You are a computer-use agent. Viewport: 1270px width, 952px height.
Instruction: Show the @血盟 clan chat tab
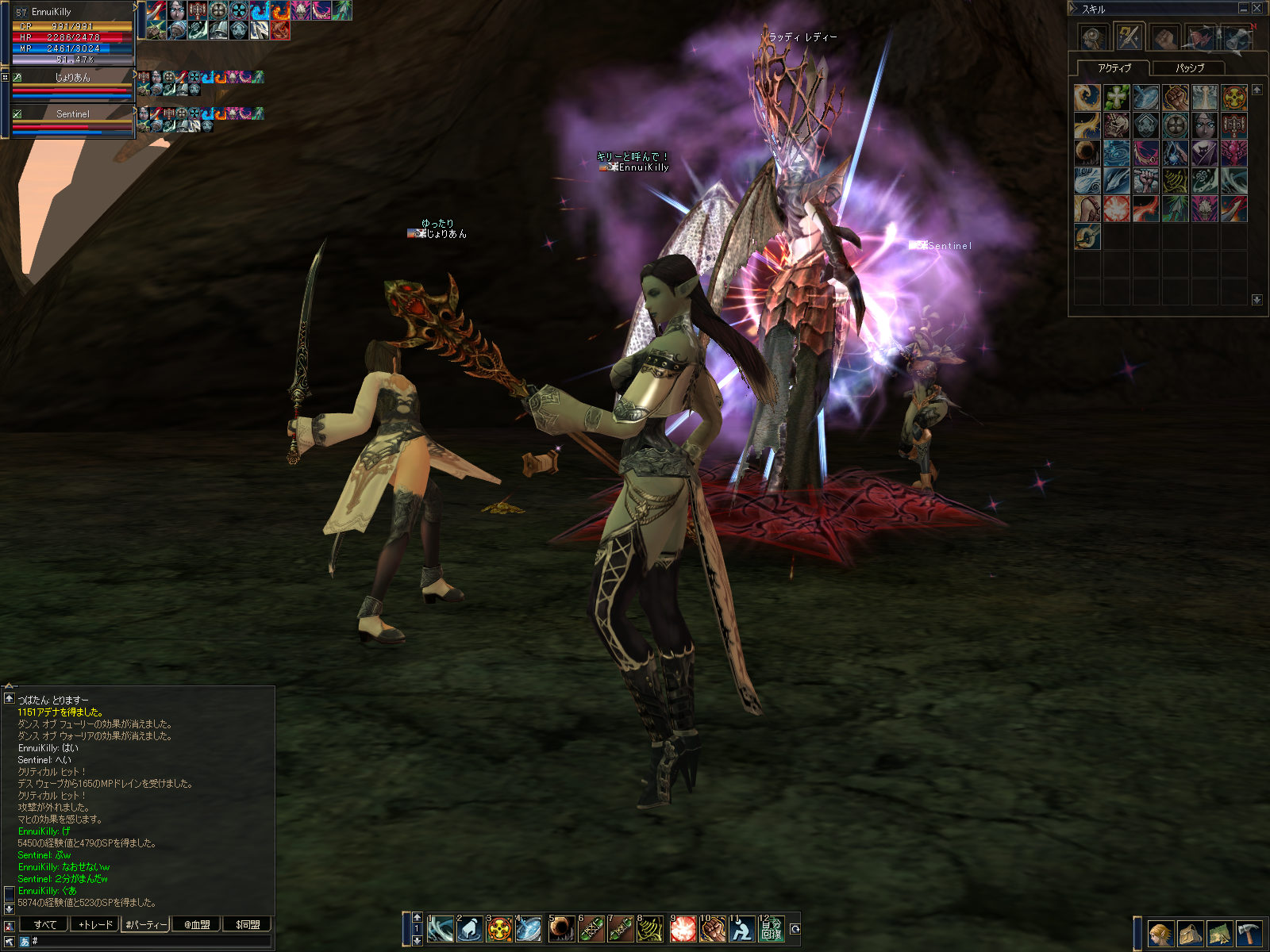coord(196,924)
